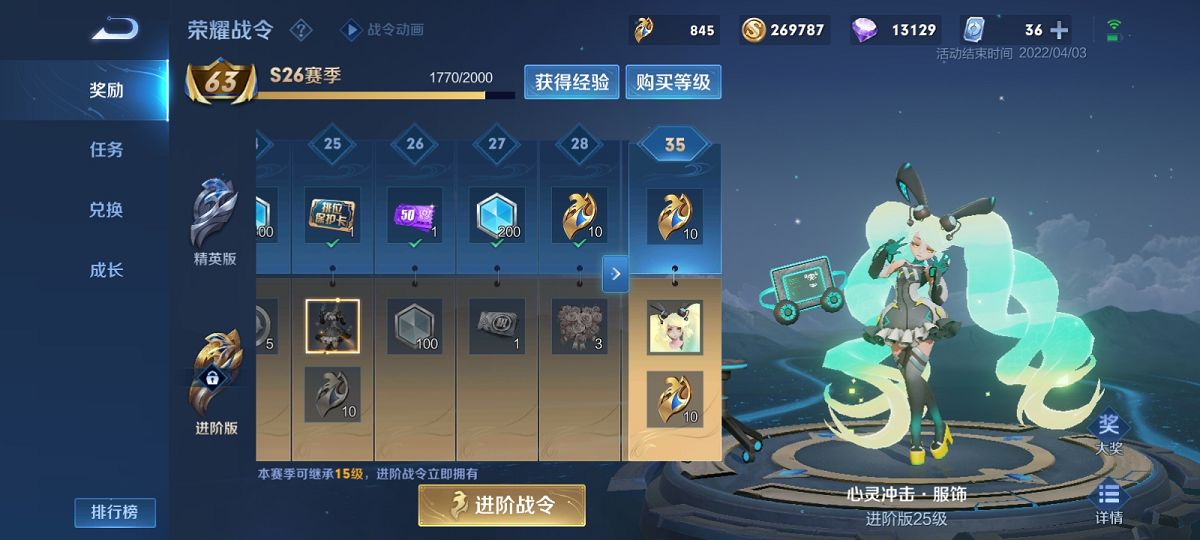Select the level 27 blue gem reward
This screenshot has height=540, width=1200.
click(x=497, y=216)
